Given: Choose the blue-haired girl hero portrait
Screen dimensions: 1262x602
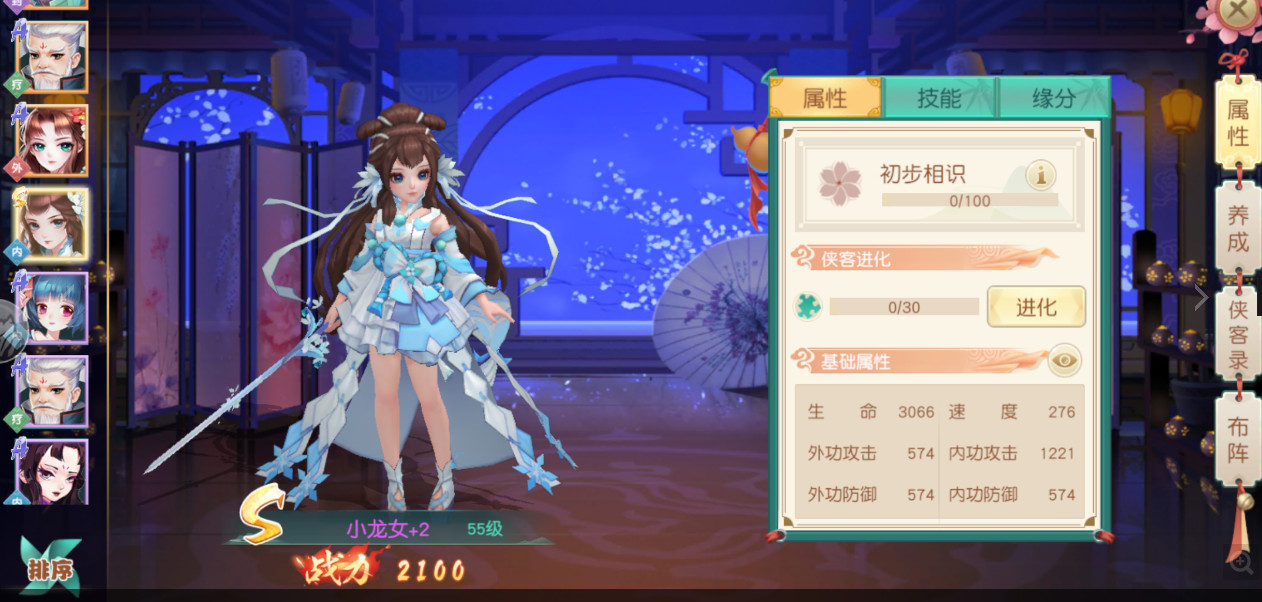Looking at the screenshot, I should coord(50,308).
